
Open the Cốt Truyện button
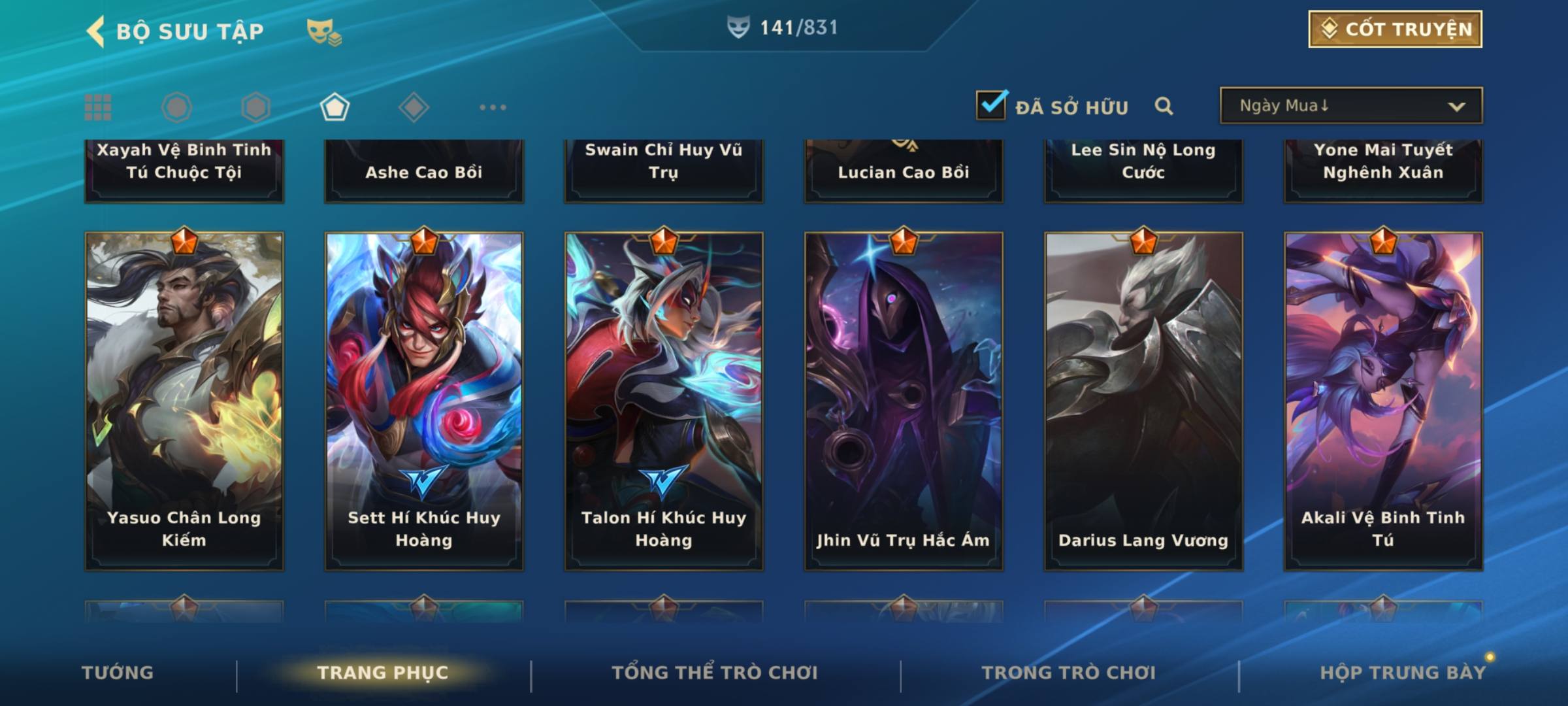click(x=1395, y=29)
